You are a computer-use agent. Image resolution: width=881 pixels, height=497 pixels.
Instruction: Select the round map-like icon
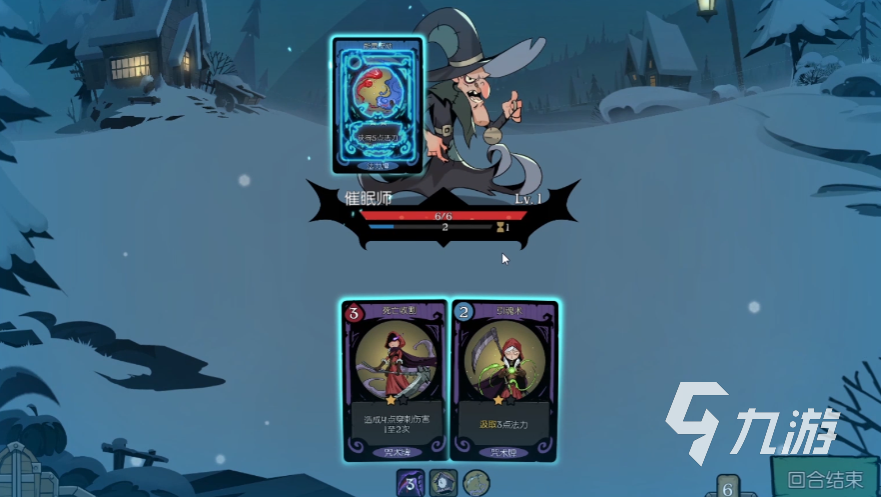pos(476,483)
